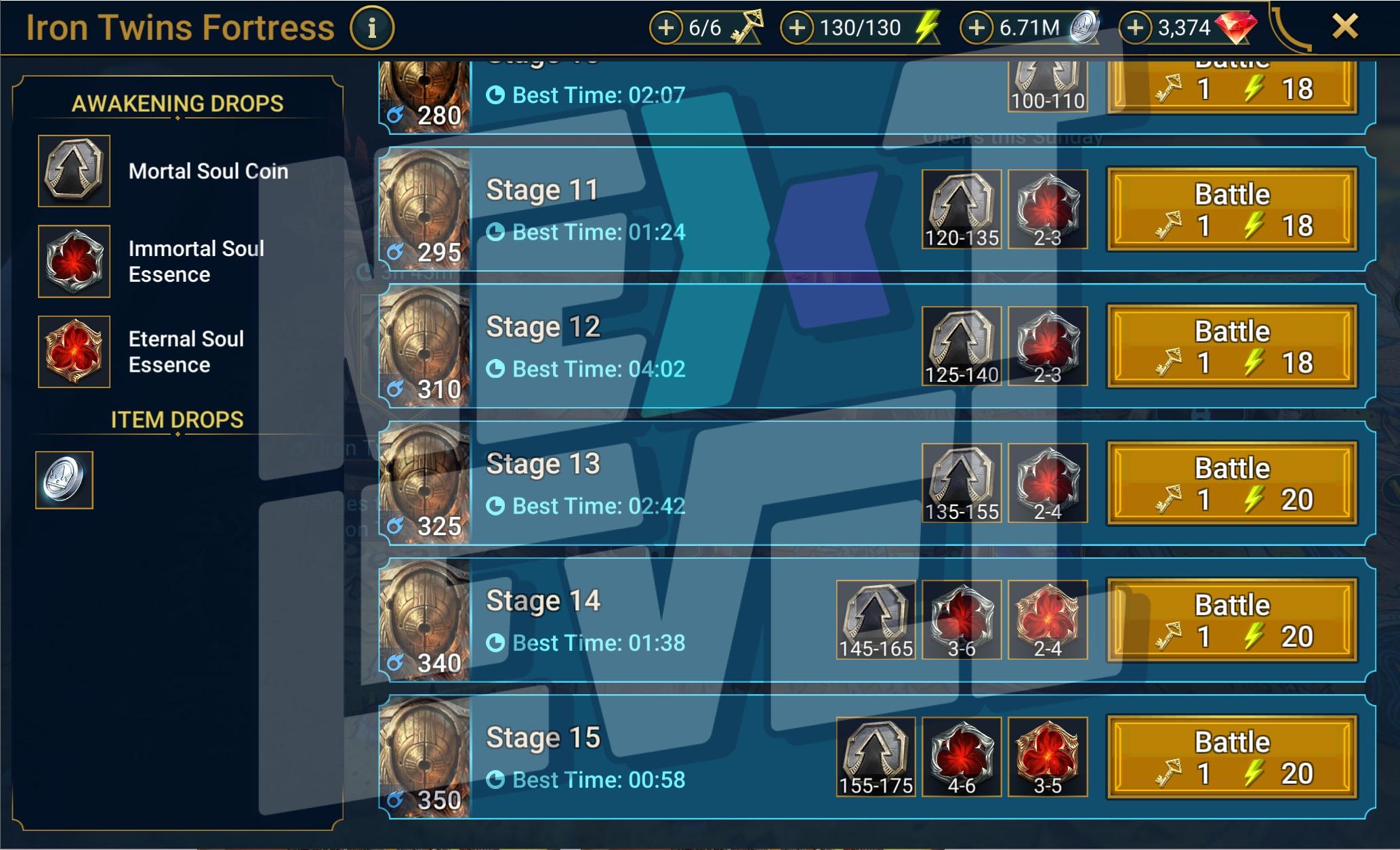Start the Stage 11 battle
The height and width of the screenshot is (850, 1400).
point(1231,209)
